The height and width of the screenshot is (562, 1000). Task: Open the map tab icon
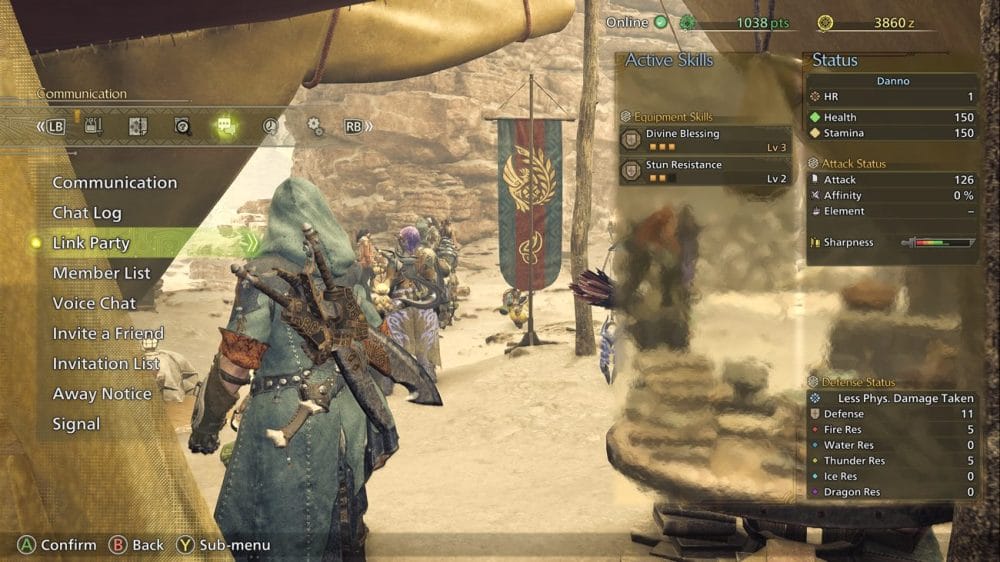tap(138, 127)
